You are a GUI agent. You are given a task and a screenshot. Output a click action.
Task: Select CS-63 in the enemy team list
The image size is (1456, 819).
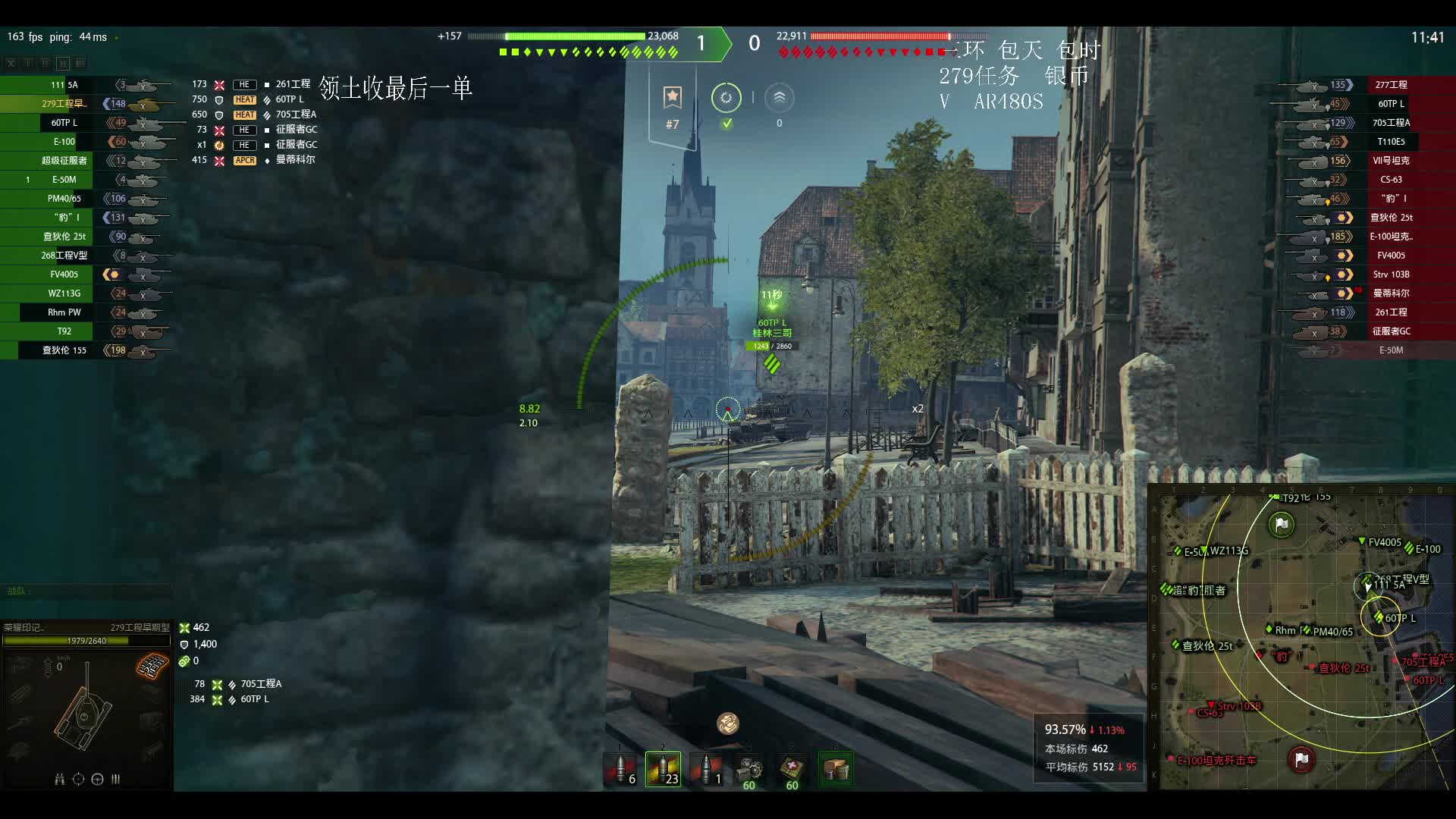click(1391, 180)
